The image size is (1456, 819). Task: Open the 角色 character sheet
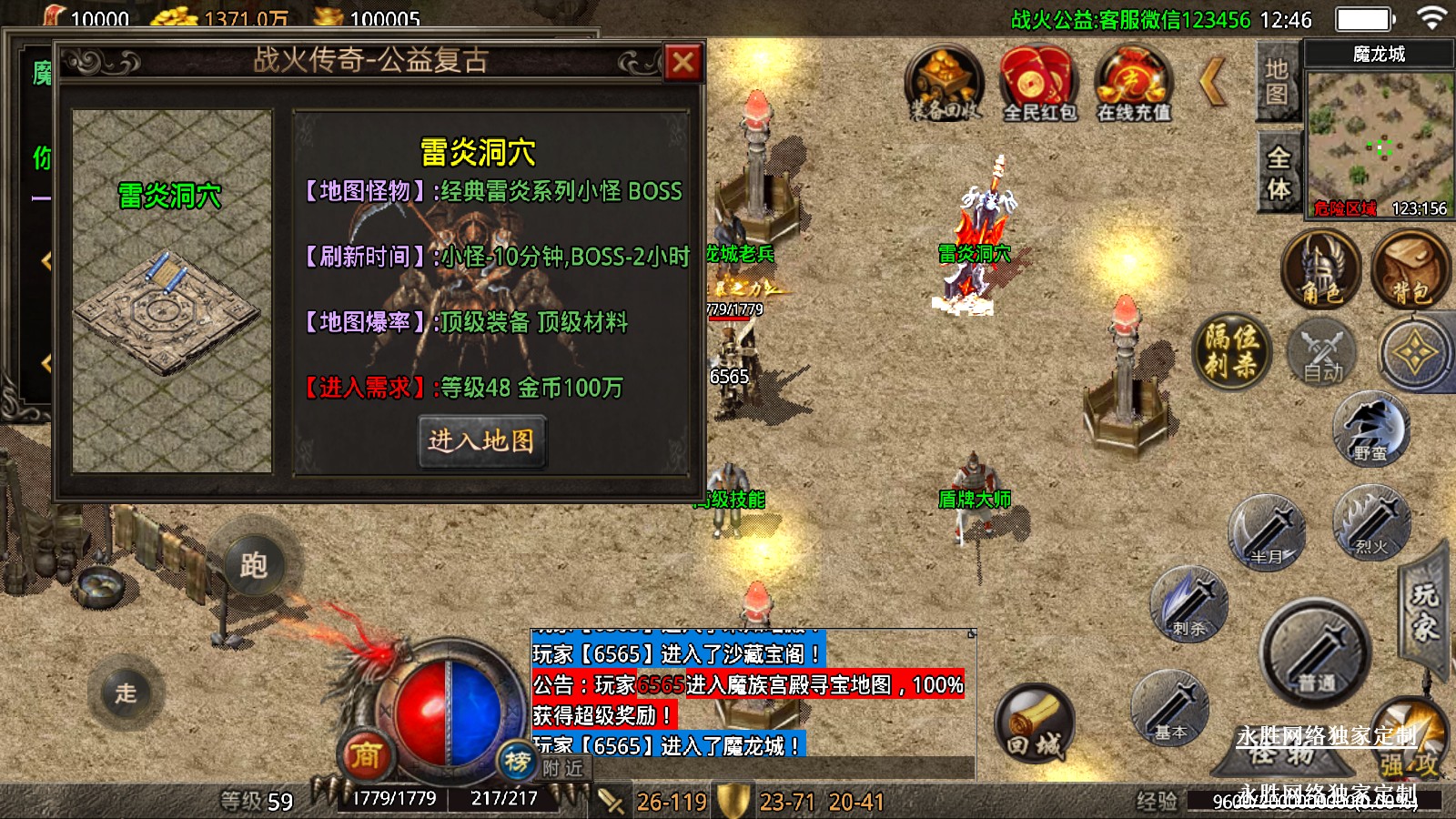click(x=1321, y=268)
